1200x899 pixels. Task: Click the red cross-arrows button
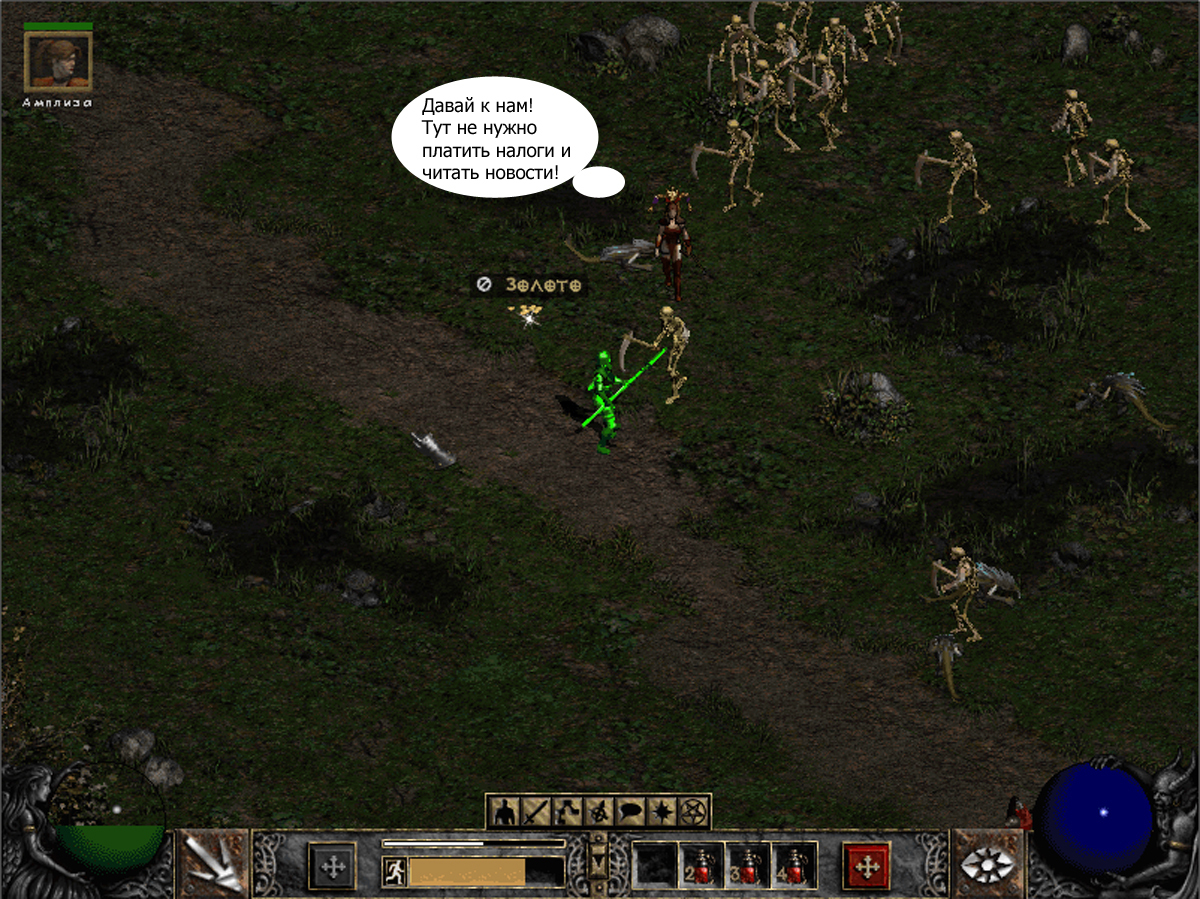coord(867,865)
